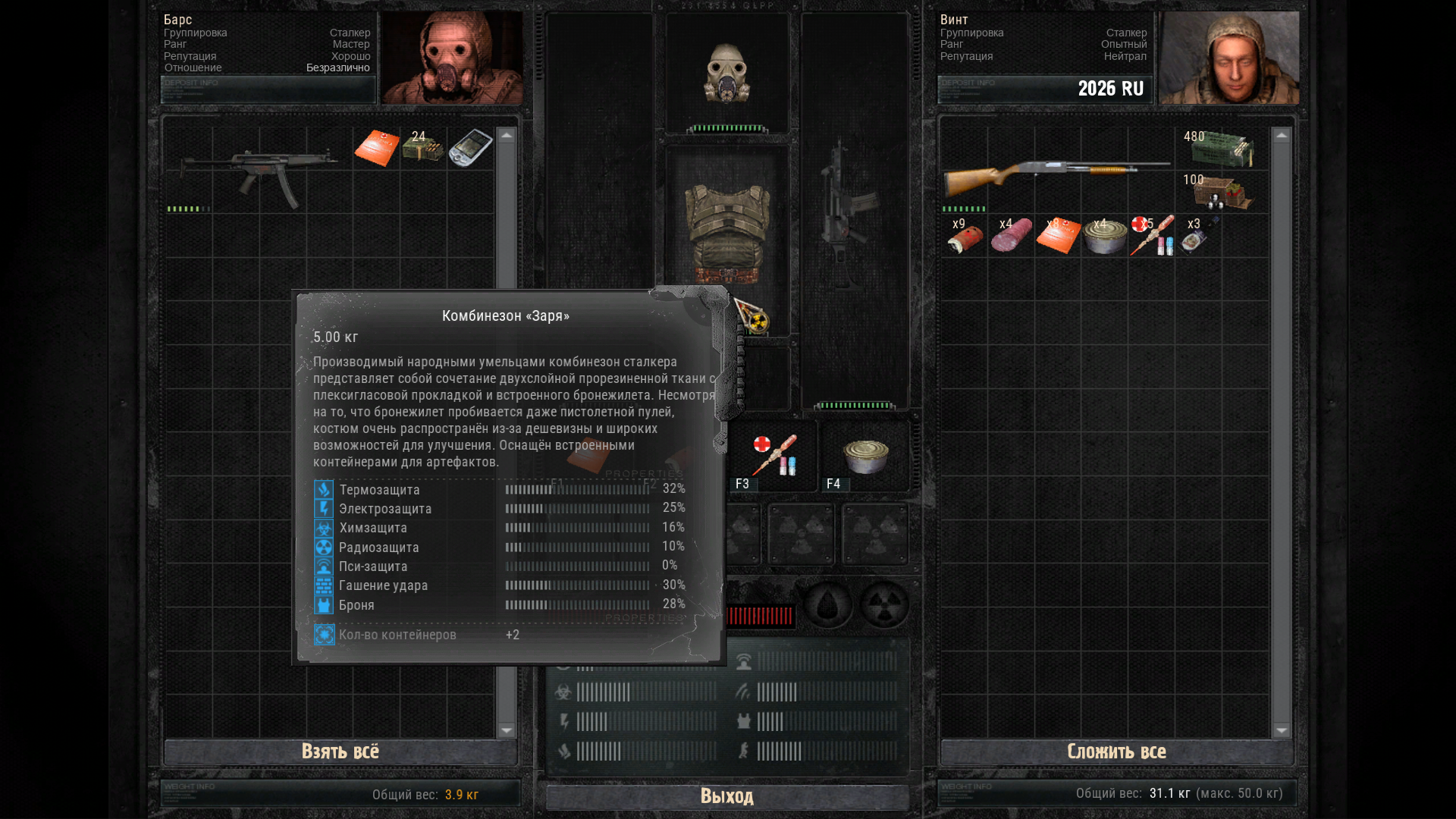Viewport: 1456px width, 819px height.
Task: Click the Сложить все button
Action: pyautogui.click(x=1116, y=752)
